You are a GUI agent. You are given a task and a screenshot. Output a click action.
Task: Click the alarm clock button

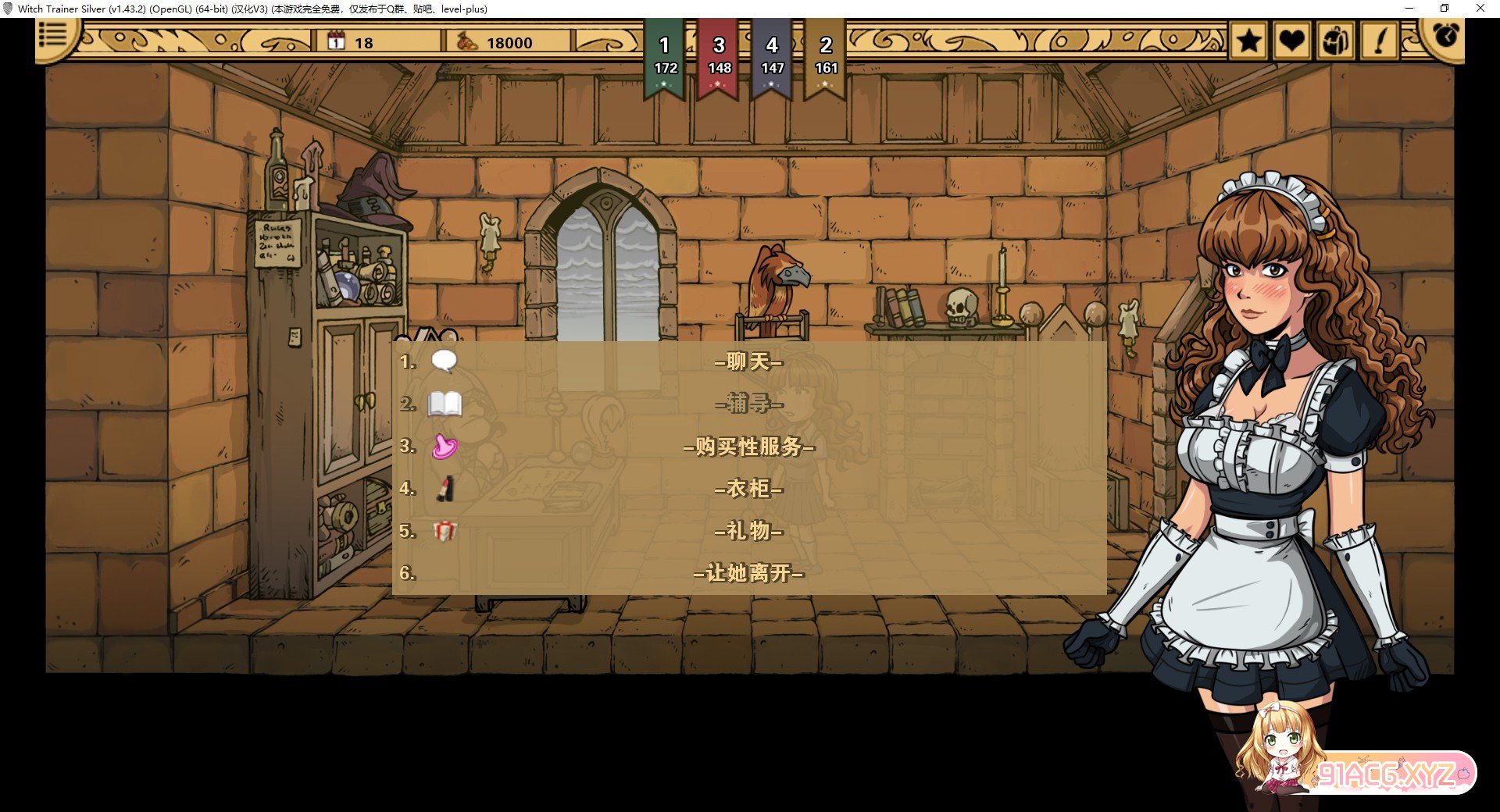coord(1445,35)
